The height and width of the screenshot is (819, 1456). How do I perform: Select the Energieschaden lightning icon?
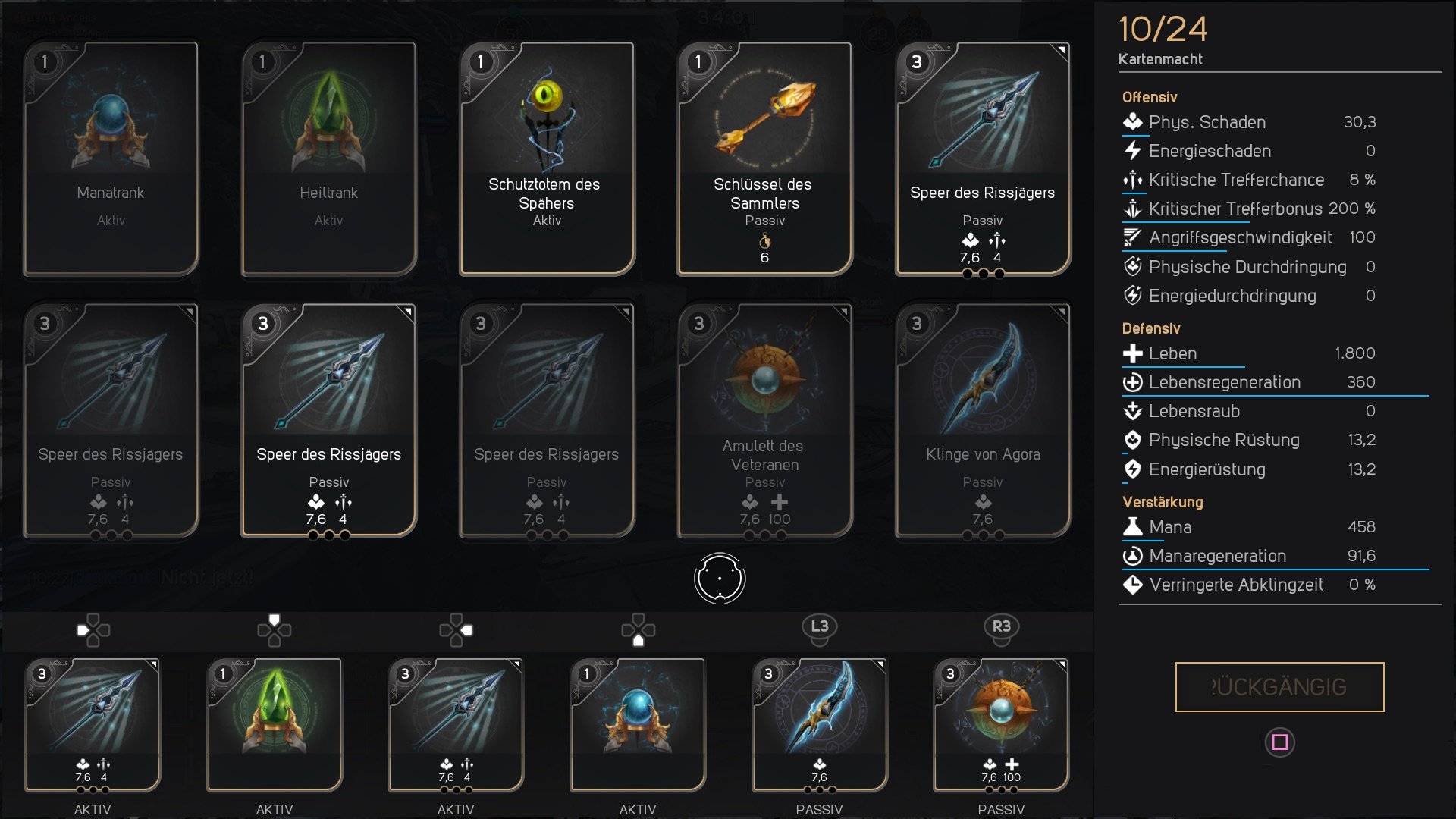1133,151
